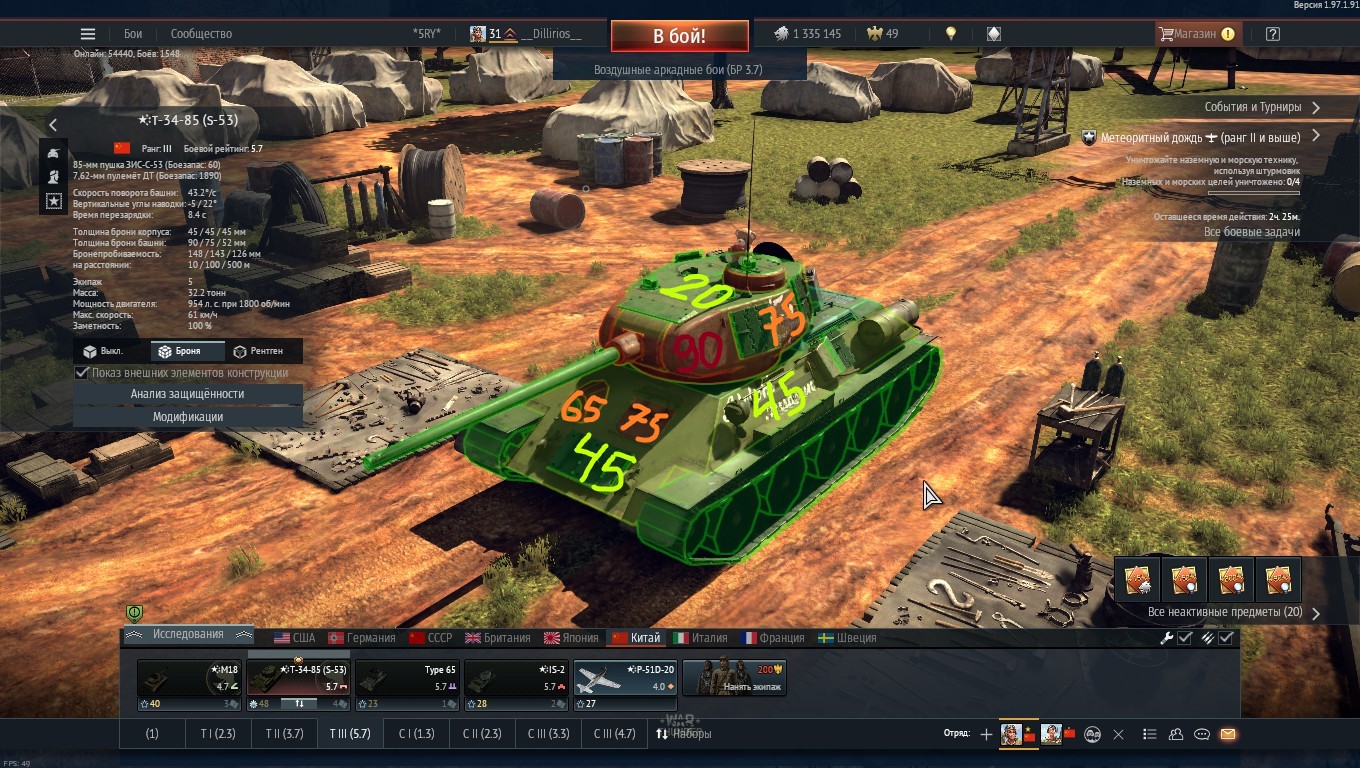Switch armor view to Рентген mode

(257, 351)
